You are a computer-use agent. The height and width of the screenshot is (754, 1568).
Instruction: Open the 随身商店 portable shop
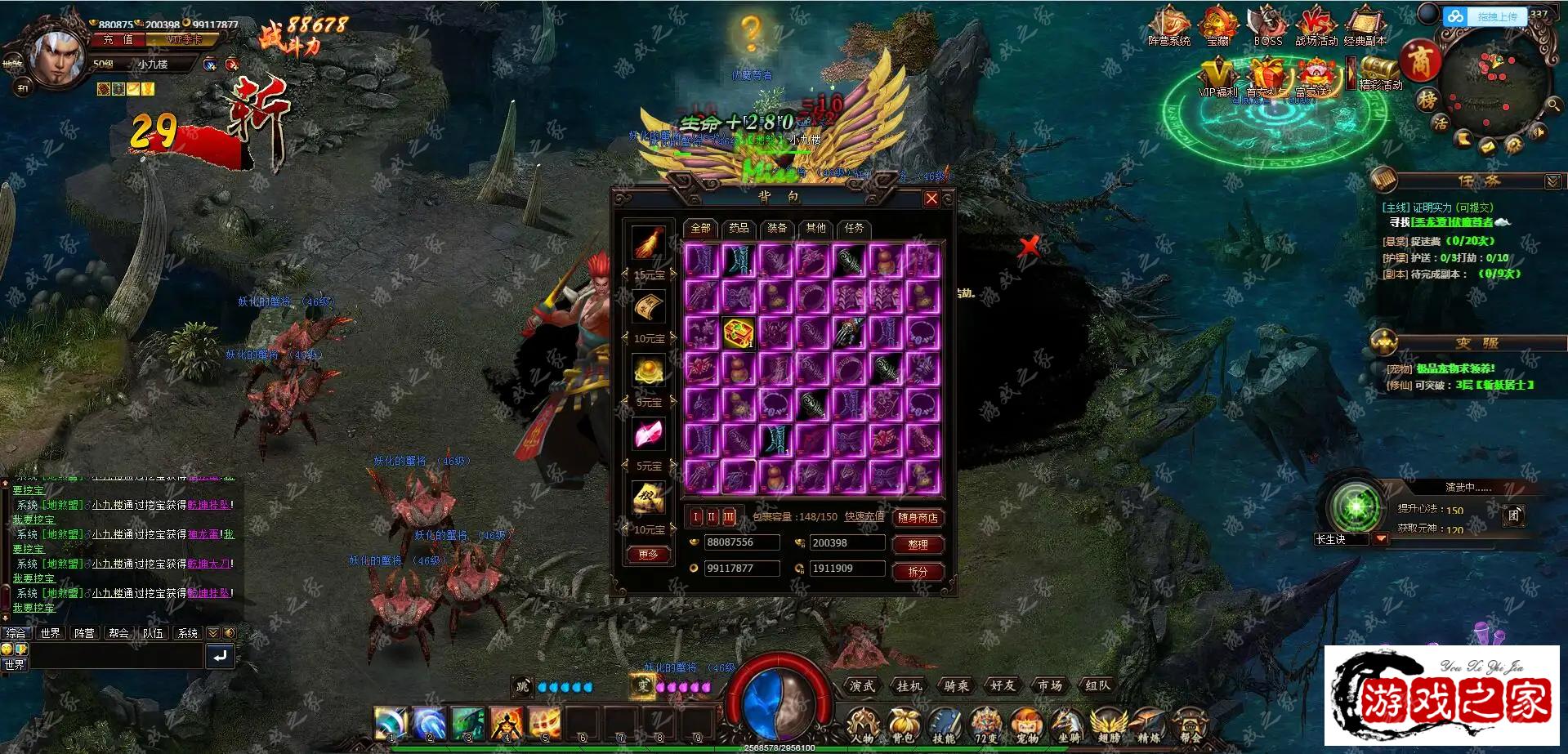pos(918,517)
